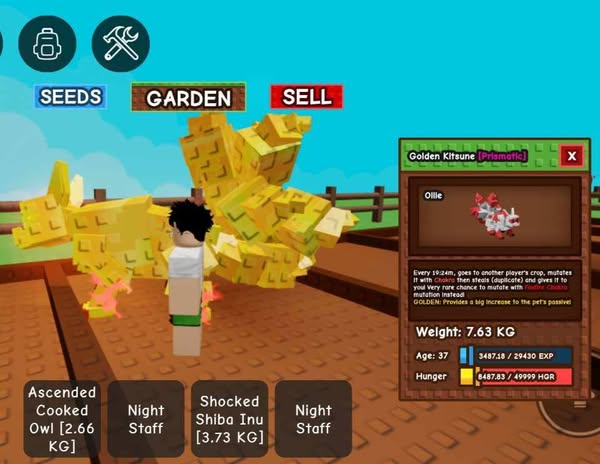Equip the Shocked Shiba Inu slot
The height and width of the screenshot is (464, 600).
click(x=230, y=418)
